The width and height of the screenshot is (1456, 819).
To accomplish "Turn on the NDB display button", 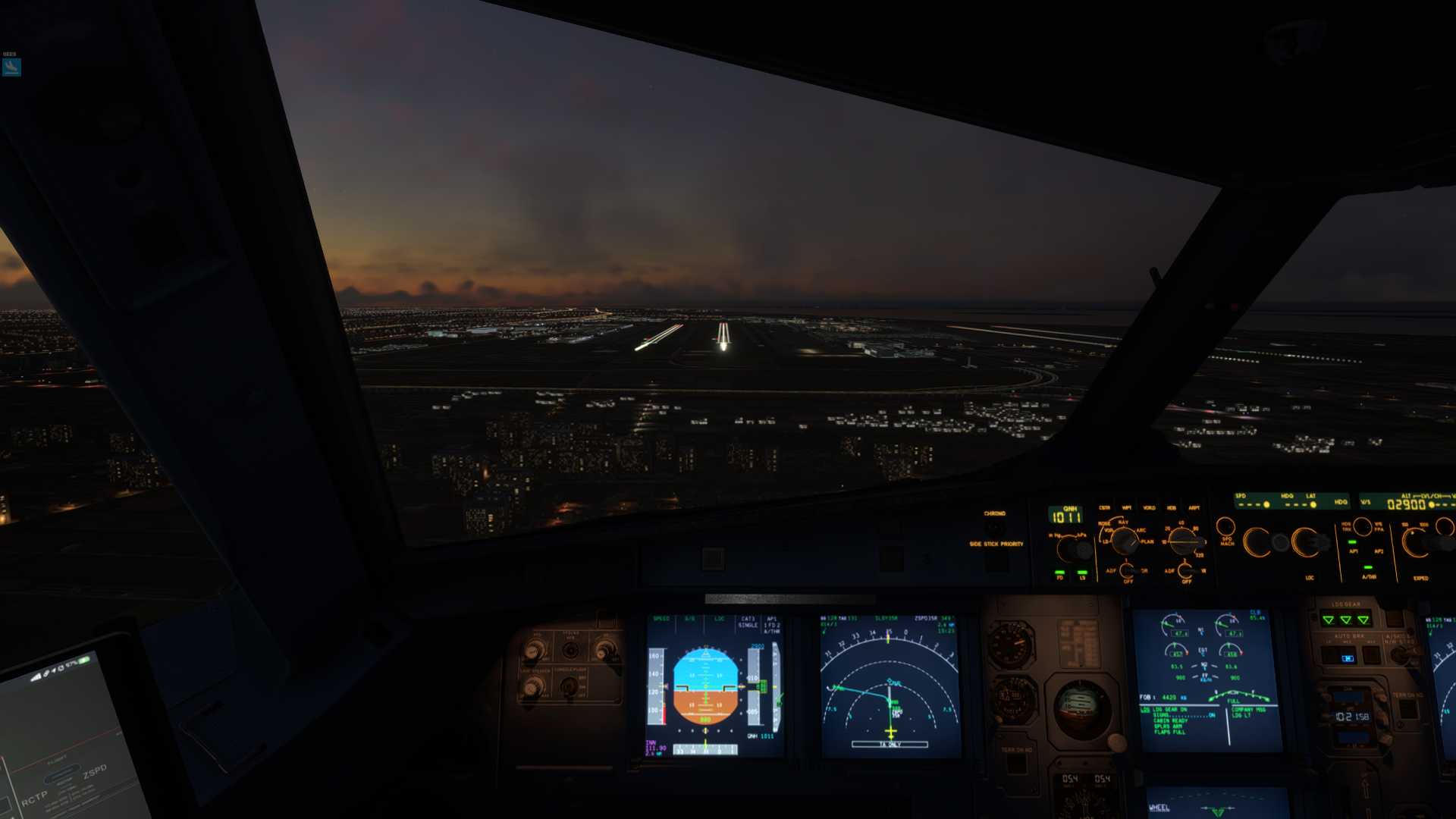I will [1172, 508].
